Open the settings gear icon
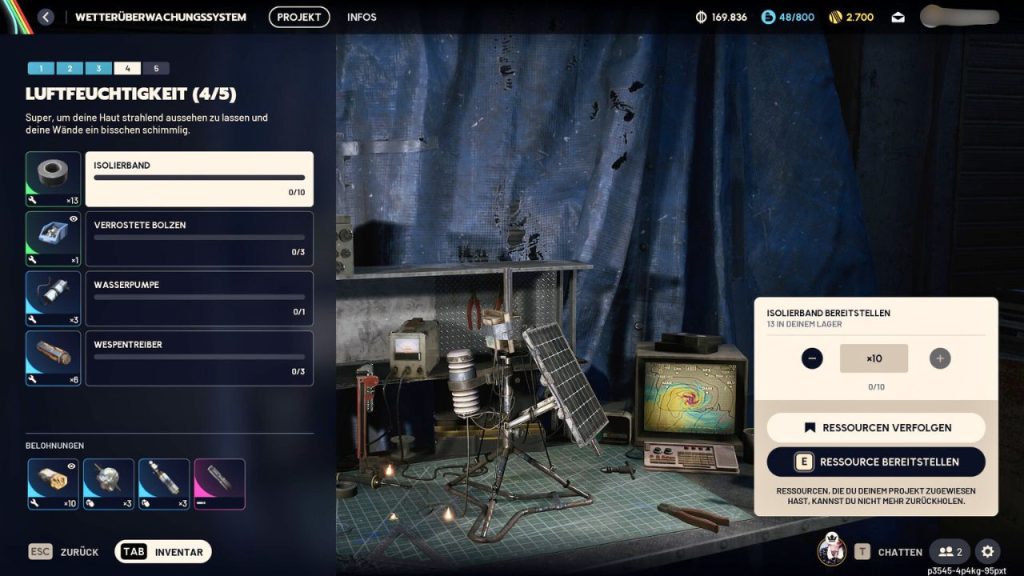Screen dimensions: 1024x576 987,551
